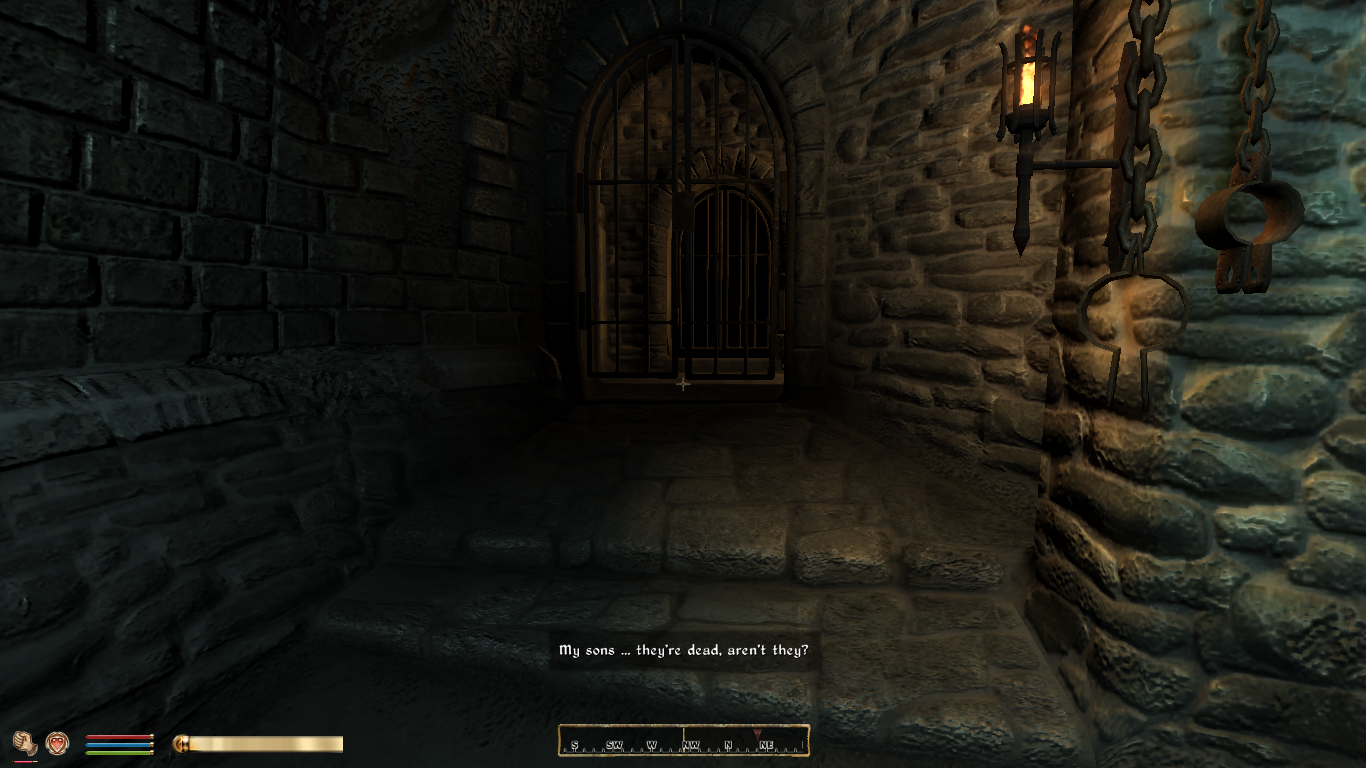Click the compass direction bar
The height and width of the screenshot is (768, 1366).
pyautogui.click(x=683, y=741)
